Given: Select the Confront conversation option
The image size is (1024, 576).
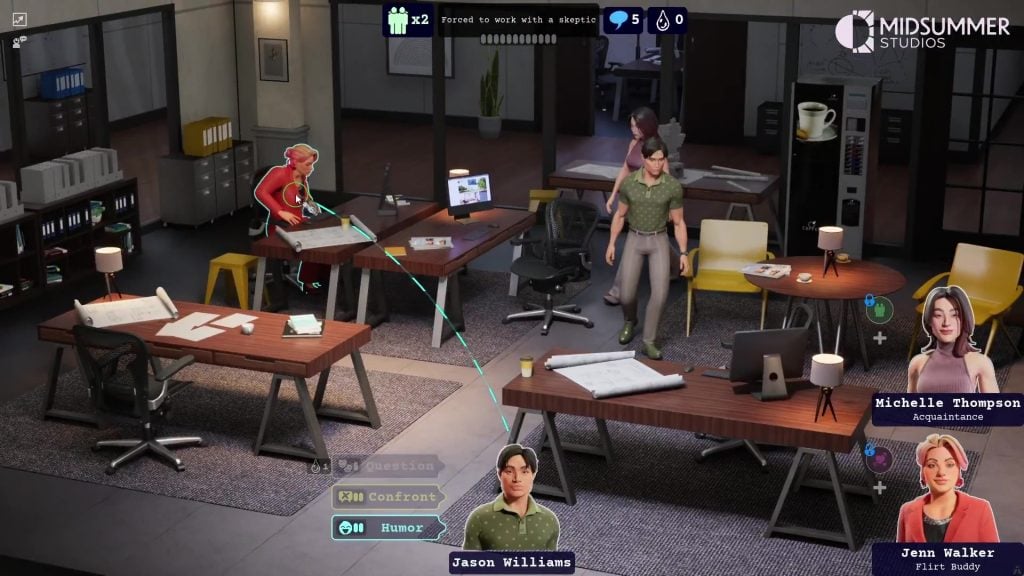Looking at the screenshot, I should (x=390, y=496).
